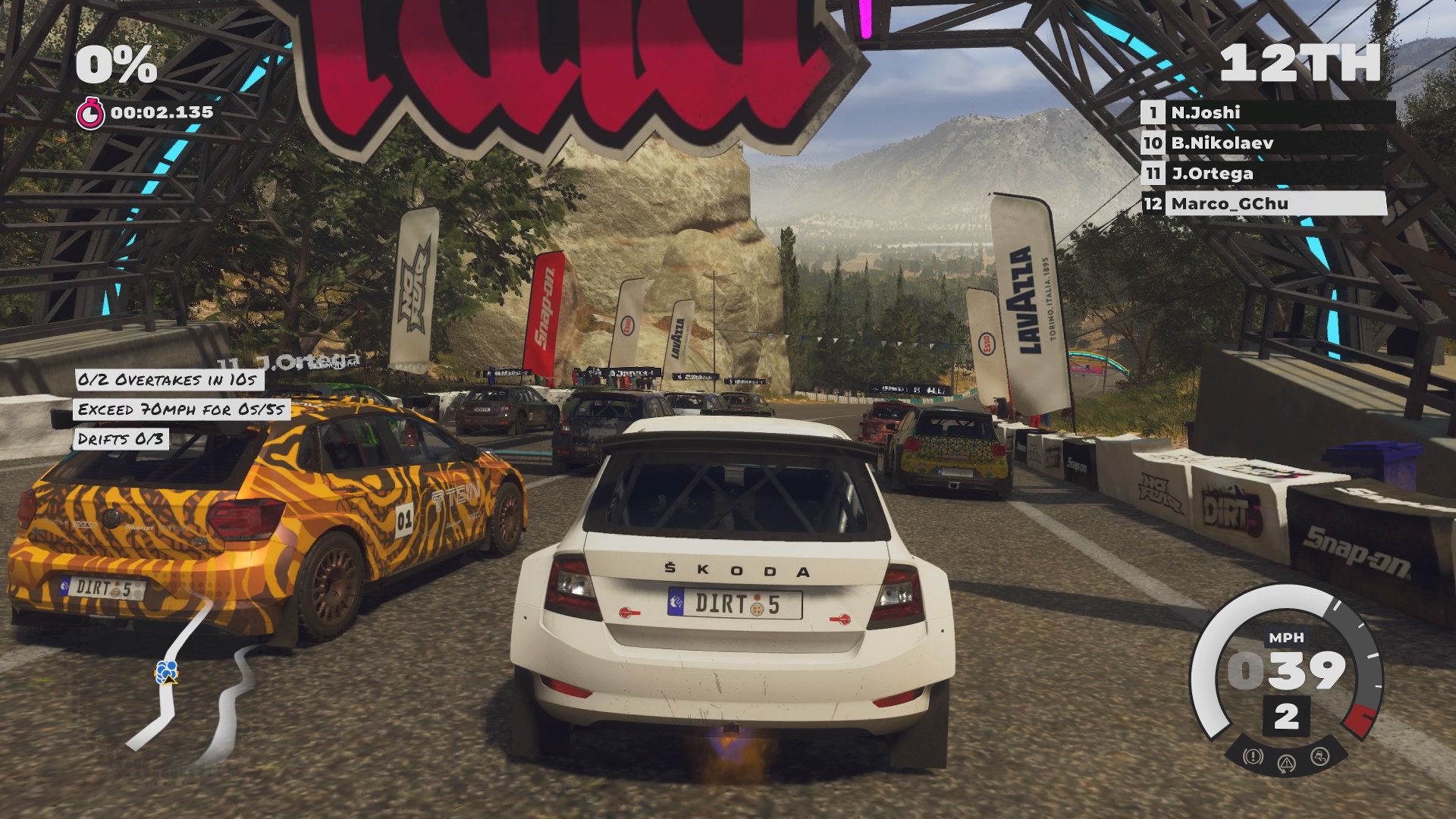
Task: Toggle the stability control triangle icon
Action: pyautogui.click(x=1286, y=763)
